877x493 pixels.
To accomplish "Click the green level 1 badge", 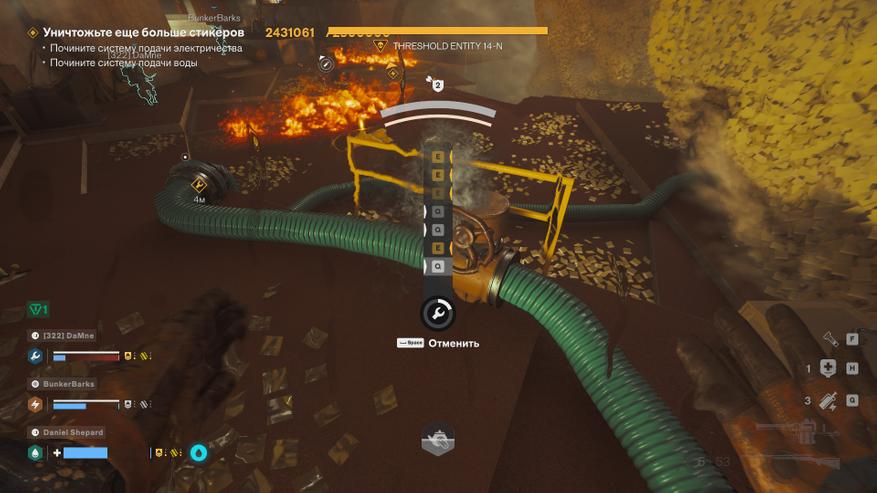I will [x=38, y=310].
